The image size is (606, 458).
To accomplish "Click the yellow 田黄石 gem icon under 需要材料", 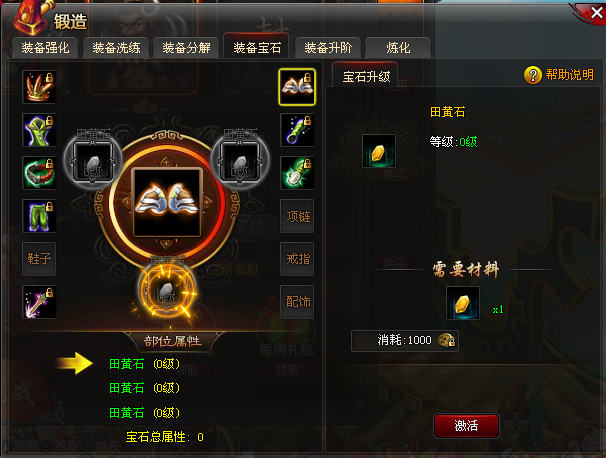I will tap(462, 304).
